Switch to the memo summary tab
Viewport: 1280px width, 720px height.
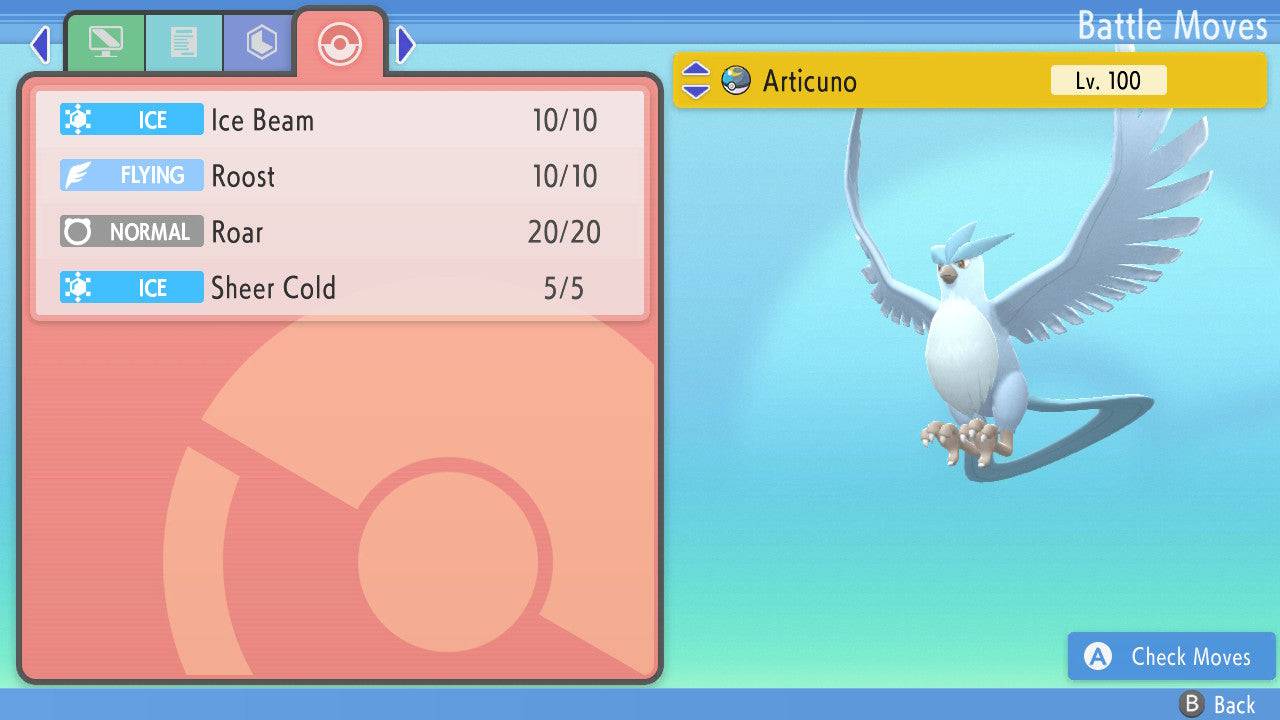pos(184,42)
